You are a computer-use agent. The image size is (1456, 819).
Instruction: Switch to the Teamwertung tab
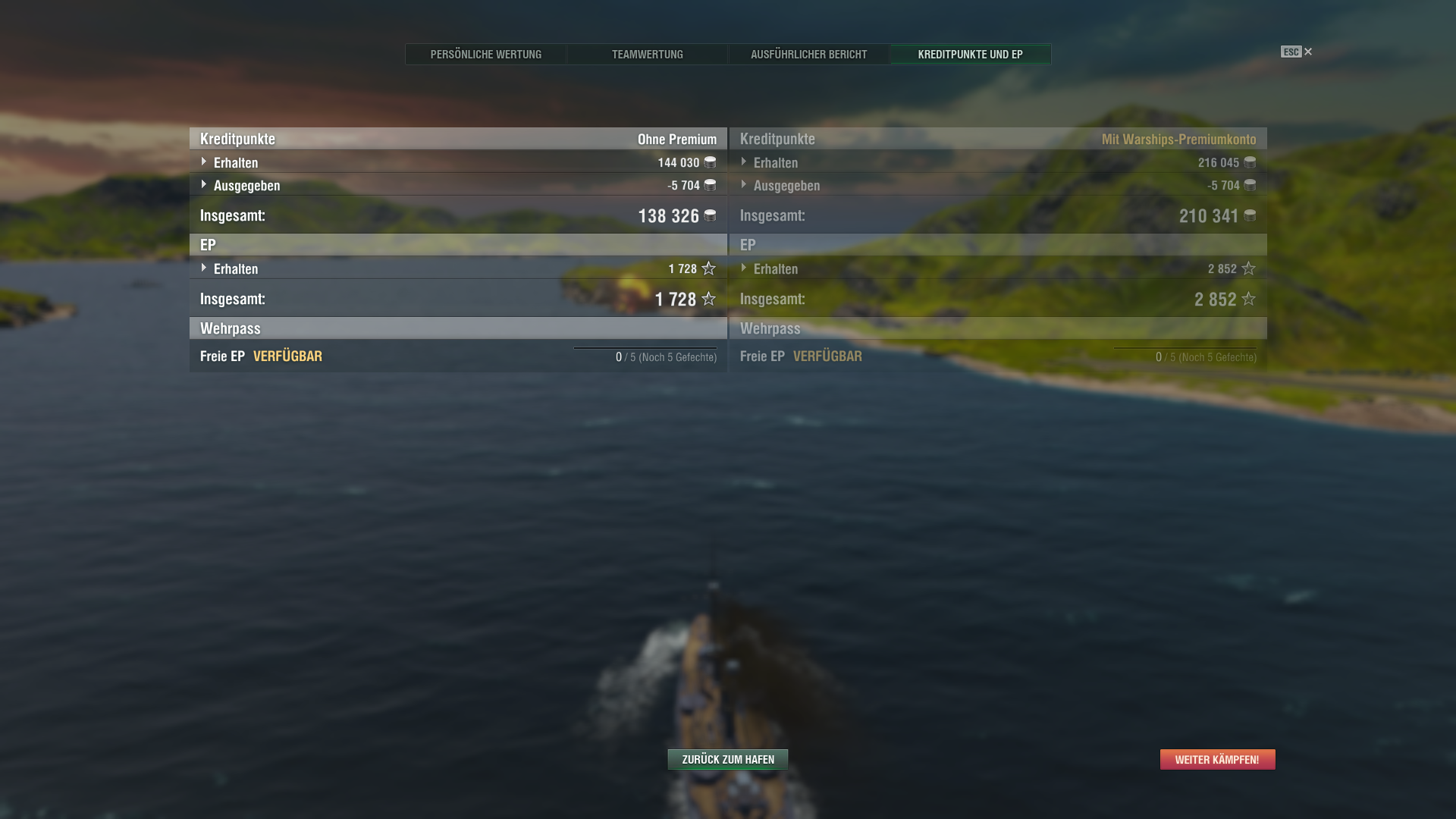coord(648,54)
